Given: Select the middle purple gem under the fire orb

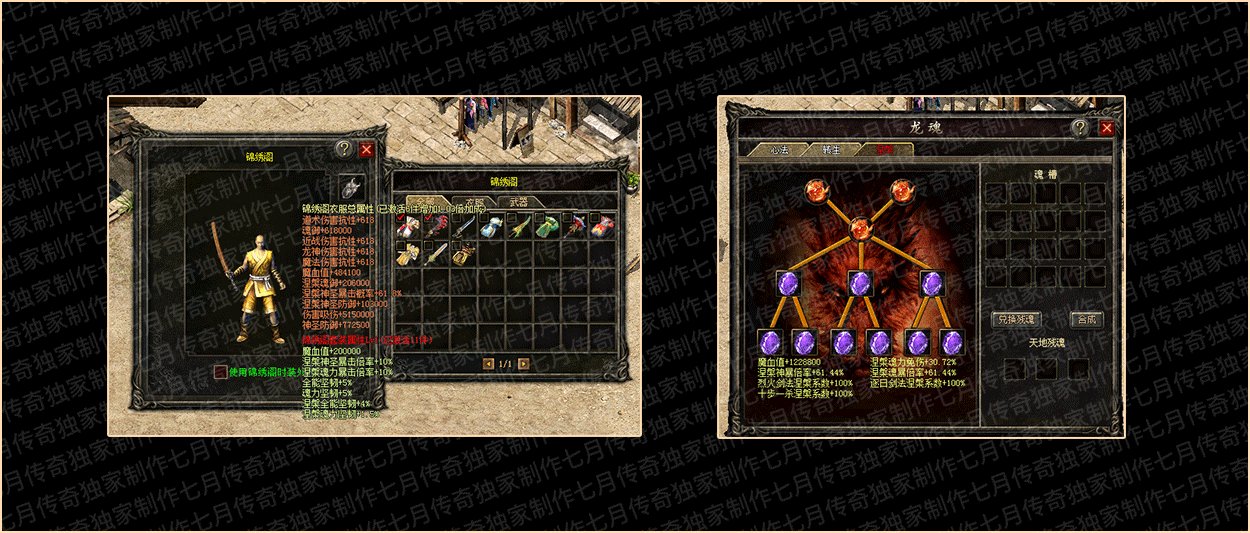Looking at the screenshot, I should point(859,283).
